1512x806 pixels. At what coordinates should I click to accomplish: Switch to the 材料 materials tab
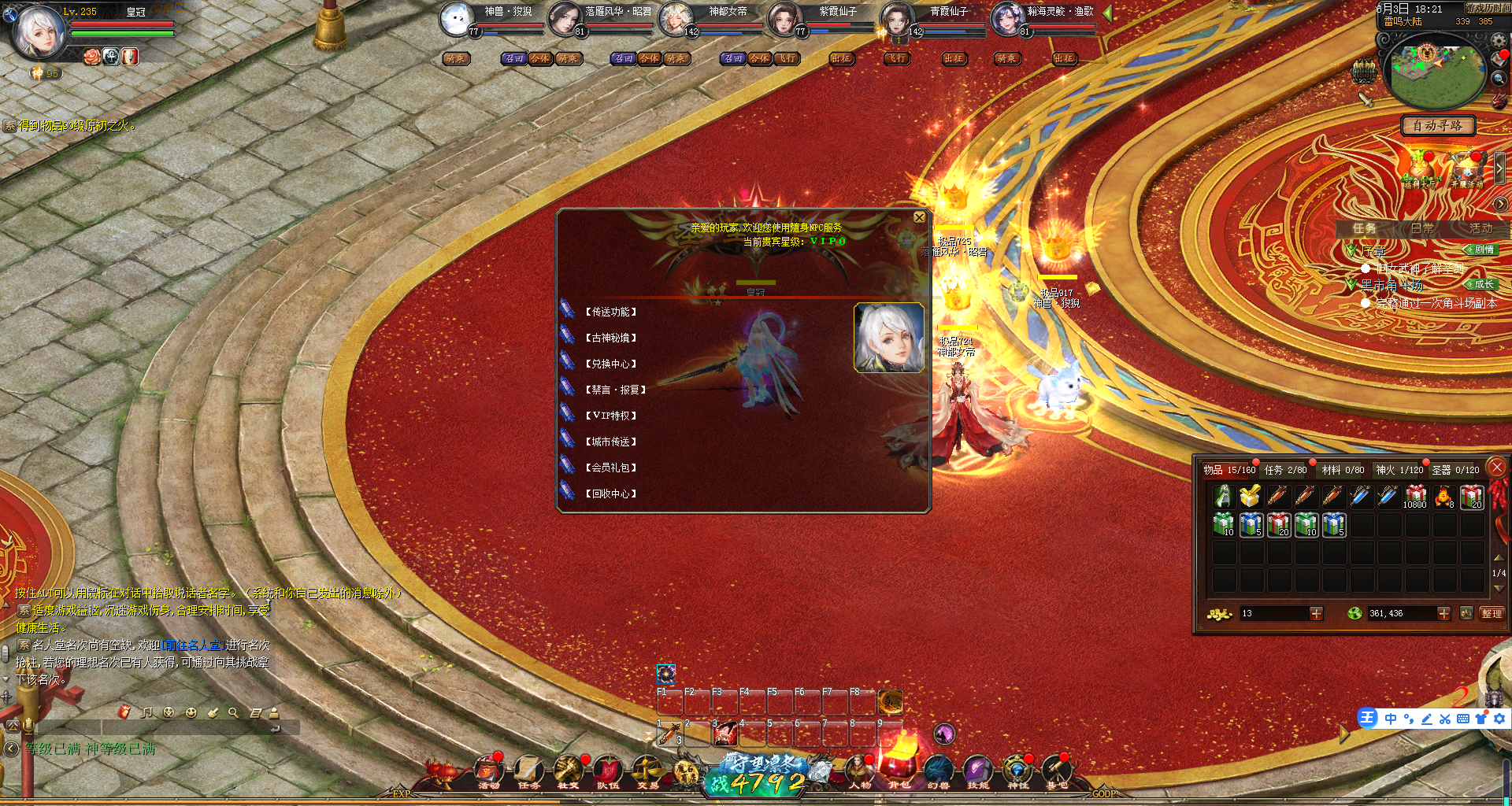pos(1343,470)
